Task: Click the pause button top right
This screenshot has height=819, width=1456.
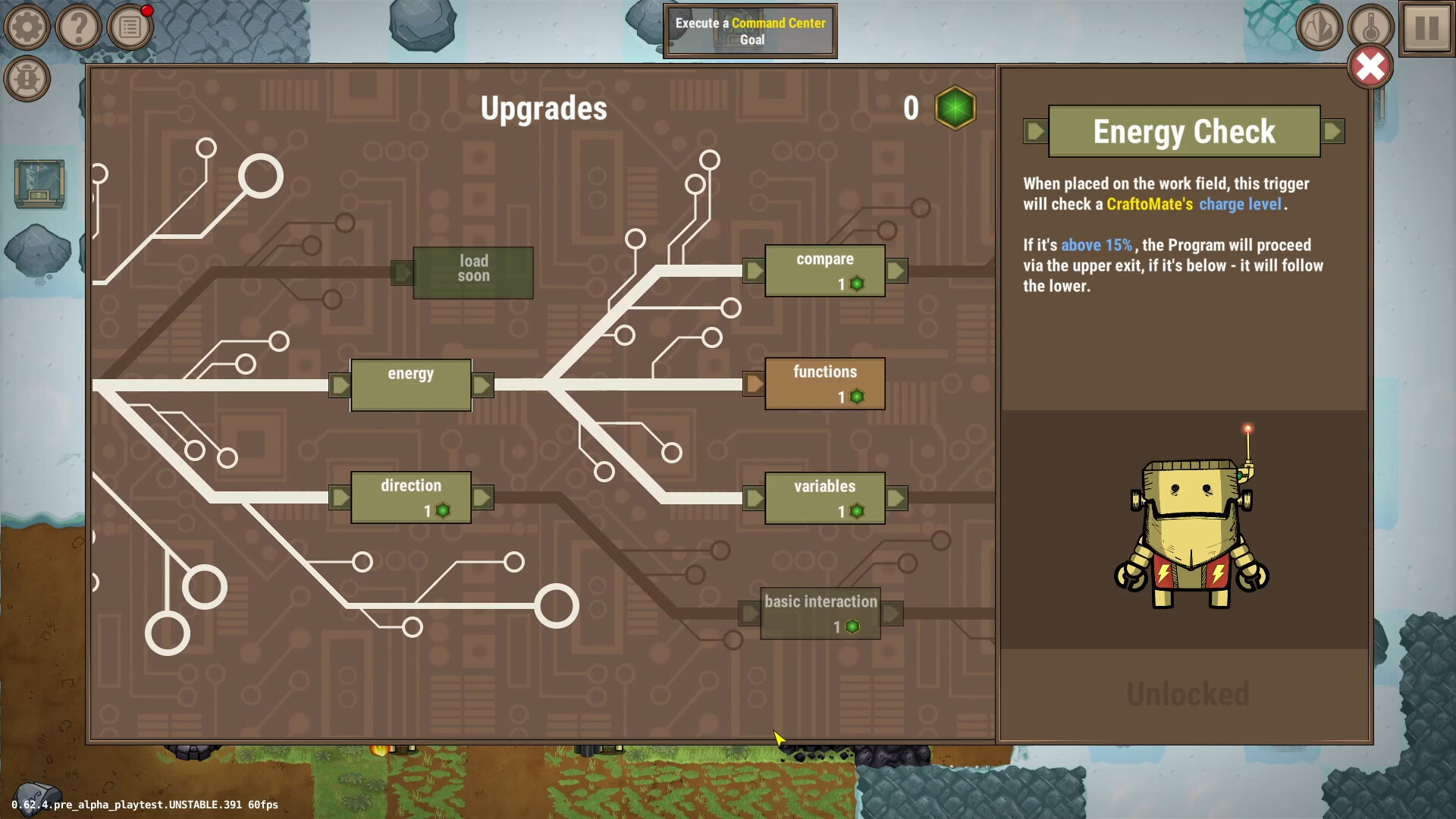Action: pyautogui.click(x=1424, y=30)
